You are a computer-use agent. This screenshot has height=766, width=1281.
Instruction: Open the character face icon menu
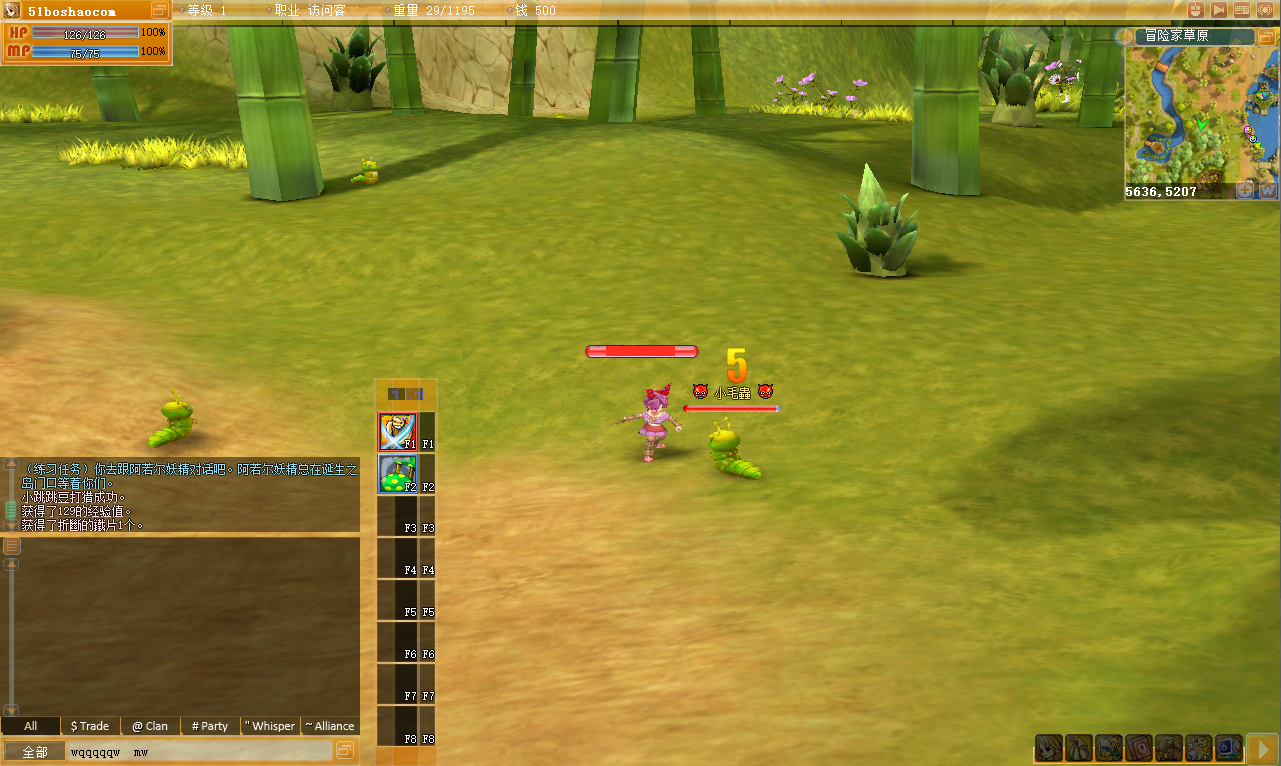pos(1049,747)
